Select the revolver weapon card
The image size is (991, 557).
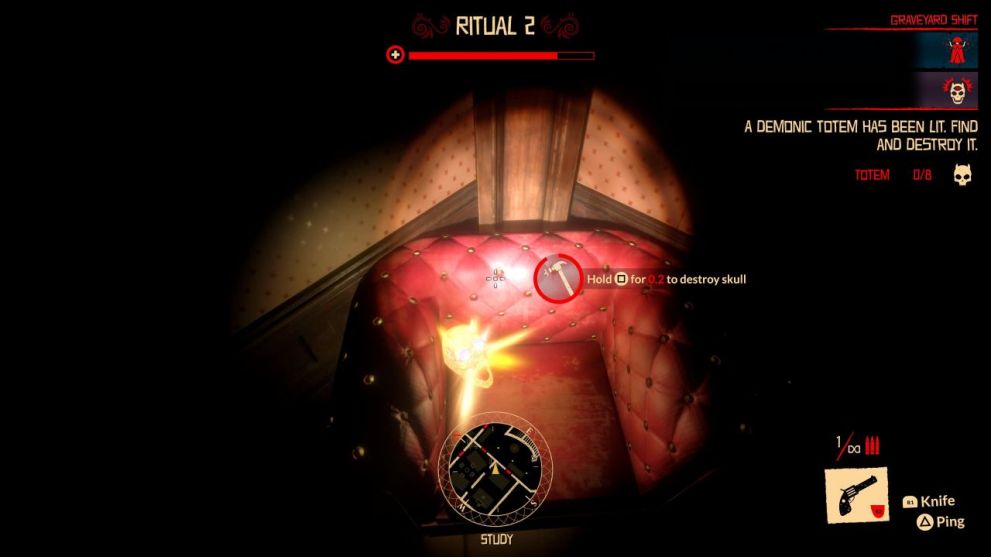click(x=855, y=495)
